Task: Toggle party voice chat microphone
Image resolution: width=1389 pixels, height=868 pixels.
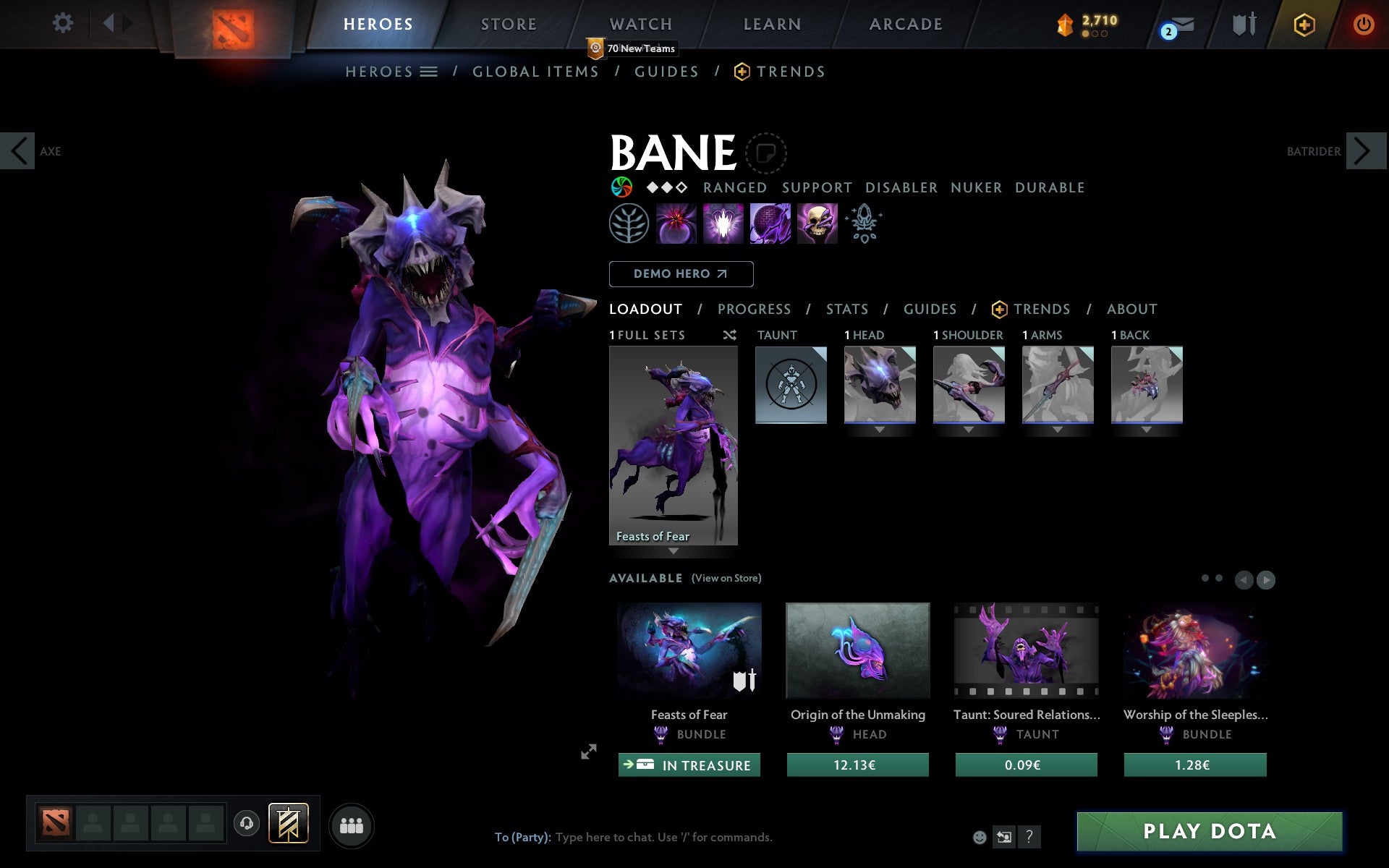Action: (246, 823)
